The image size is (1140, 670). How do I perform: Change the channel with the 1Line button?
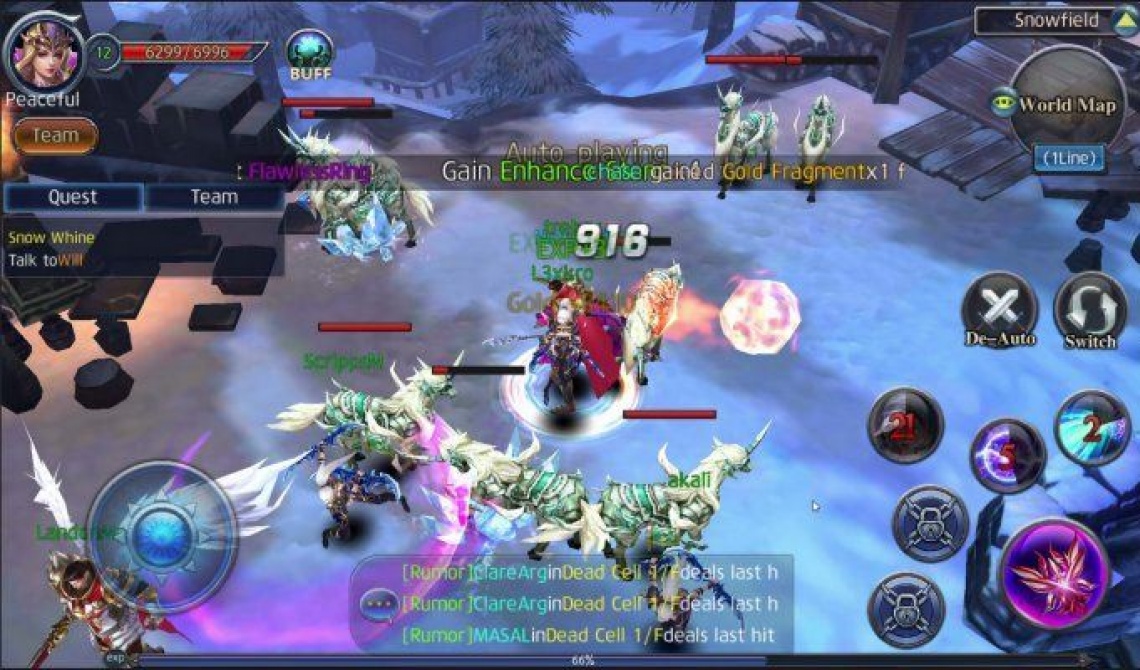tap(1069, 158)
